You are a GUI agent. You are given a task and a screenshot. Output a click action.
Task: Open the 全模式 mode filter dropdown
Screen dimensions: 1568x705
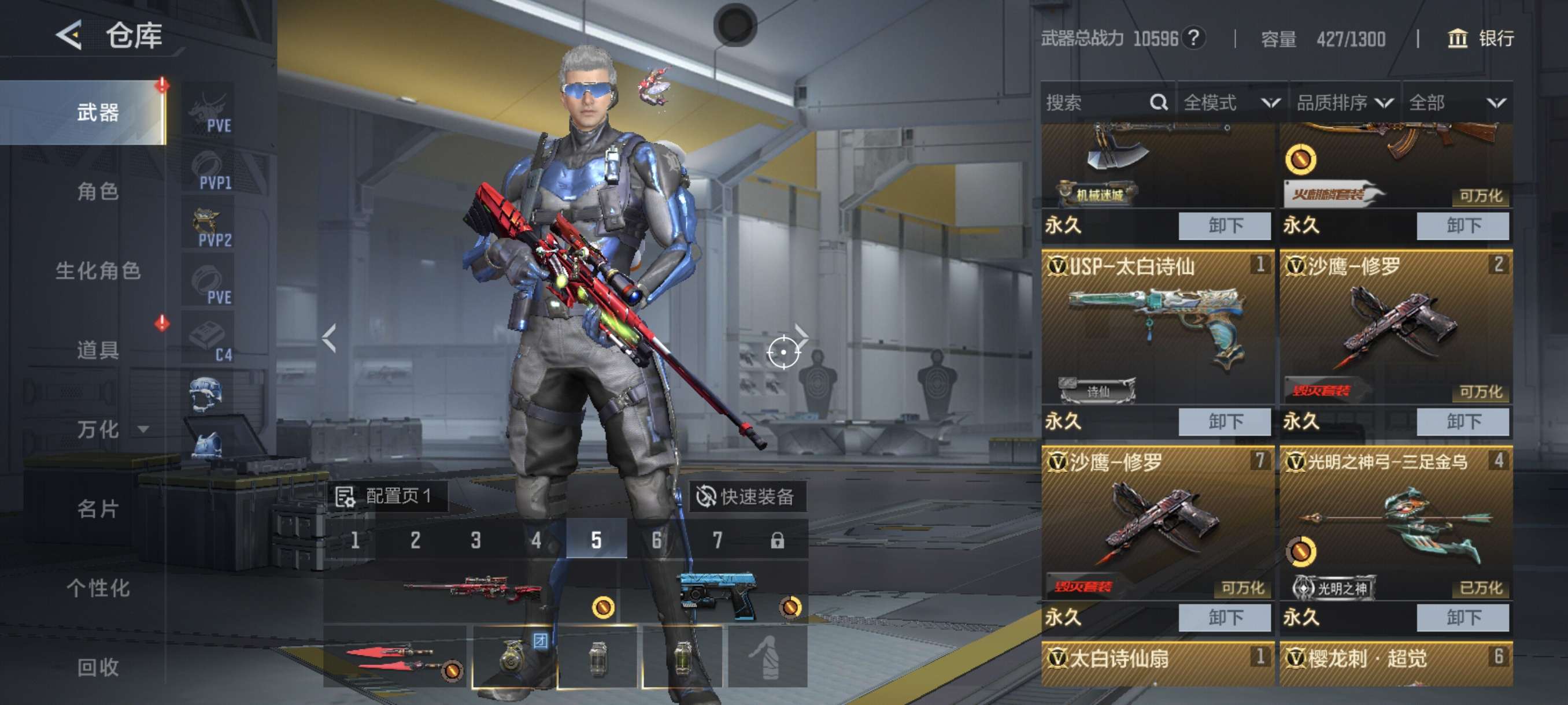1231,103
